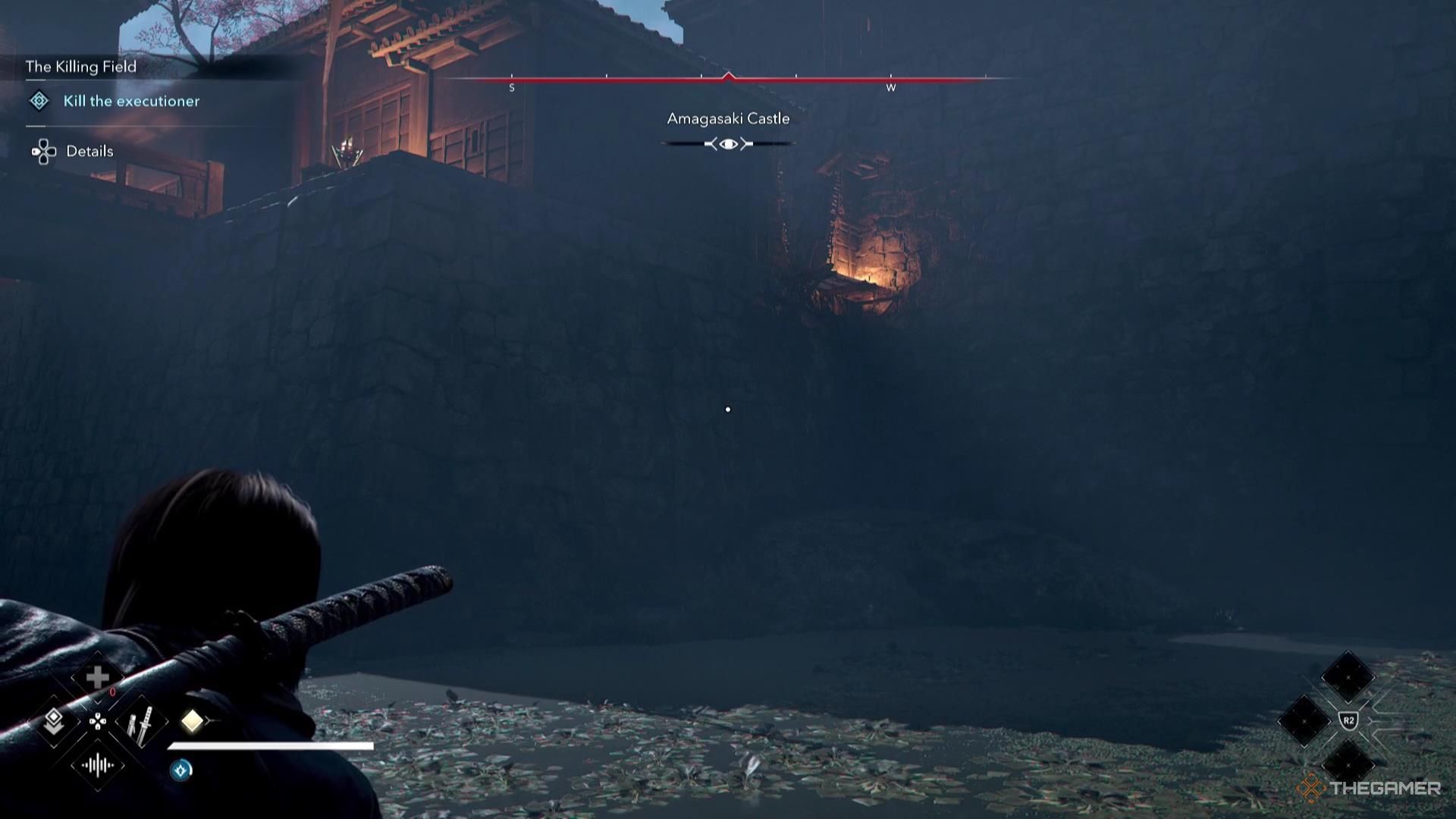
Task: Click the Kill the executioner objective
Action: click(x=131, y=101)
